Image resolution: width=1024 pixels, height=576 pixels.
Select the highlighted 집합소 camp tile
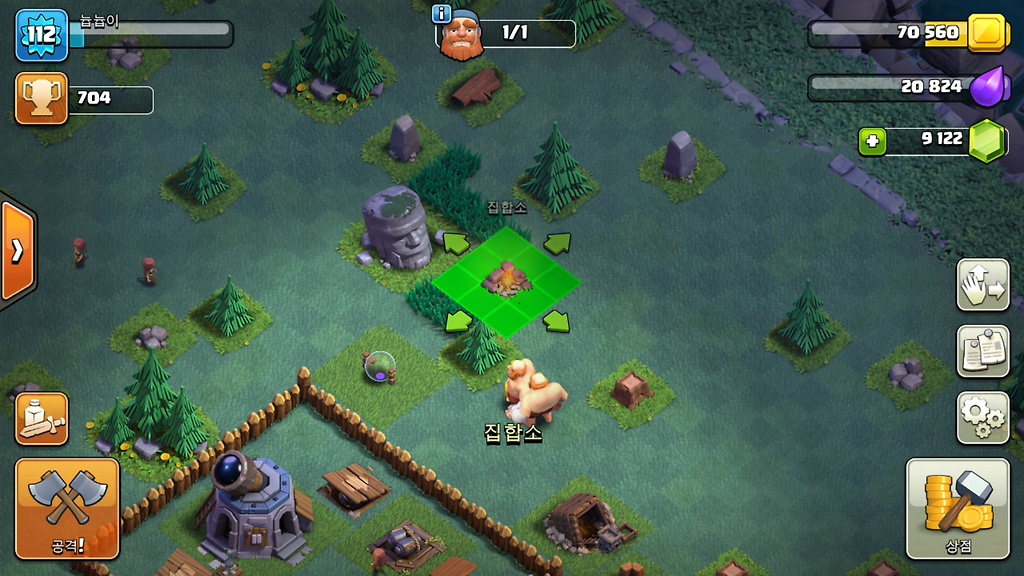tap(506, 281)
